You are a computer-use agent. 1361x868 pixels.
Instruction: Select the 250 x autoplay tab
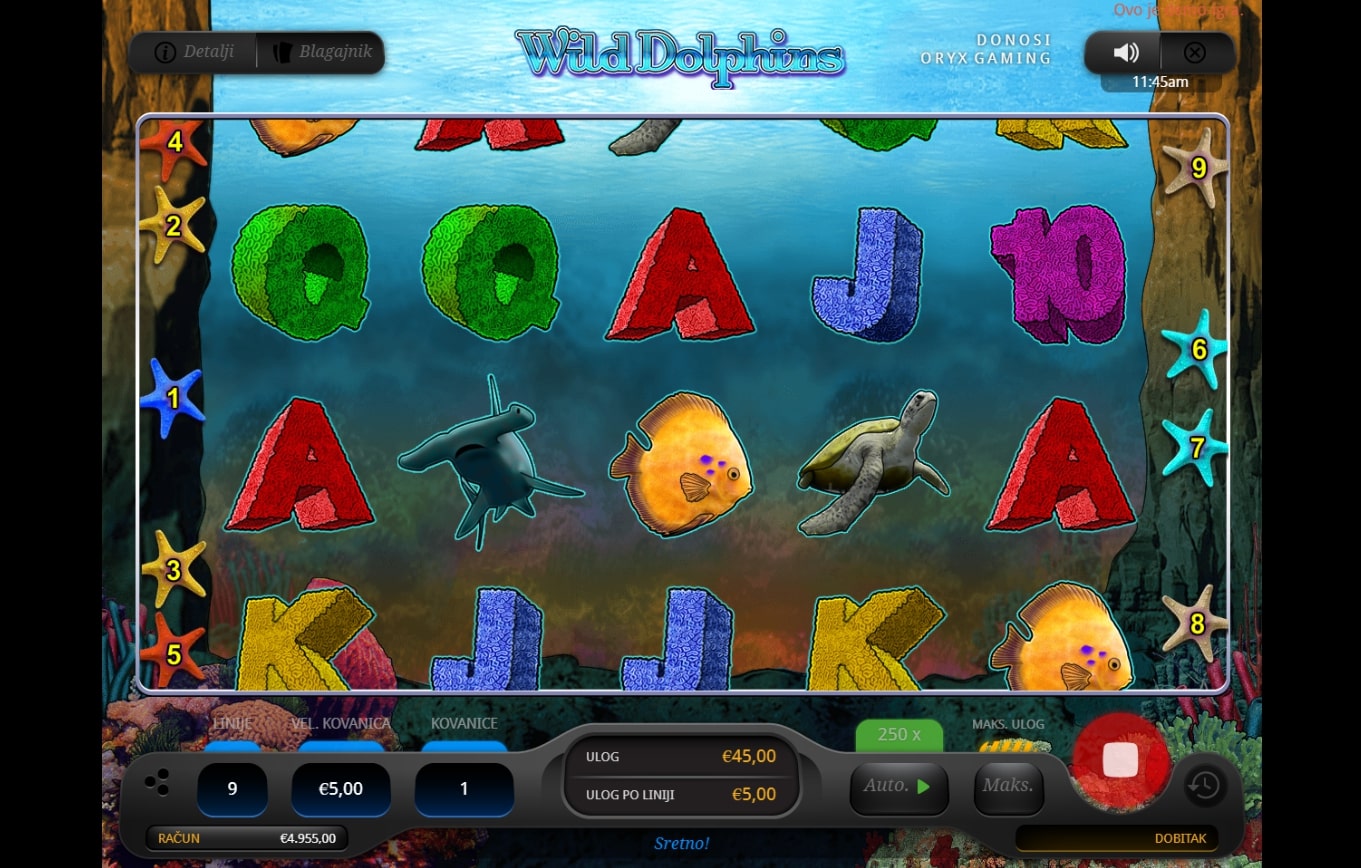pyautogui.click(x=899, y=734)
